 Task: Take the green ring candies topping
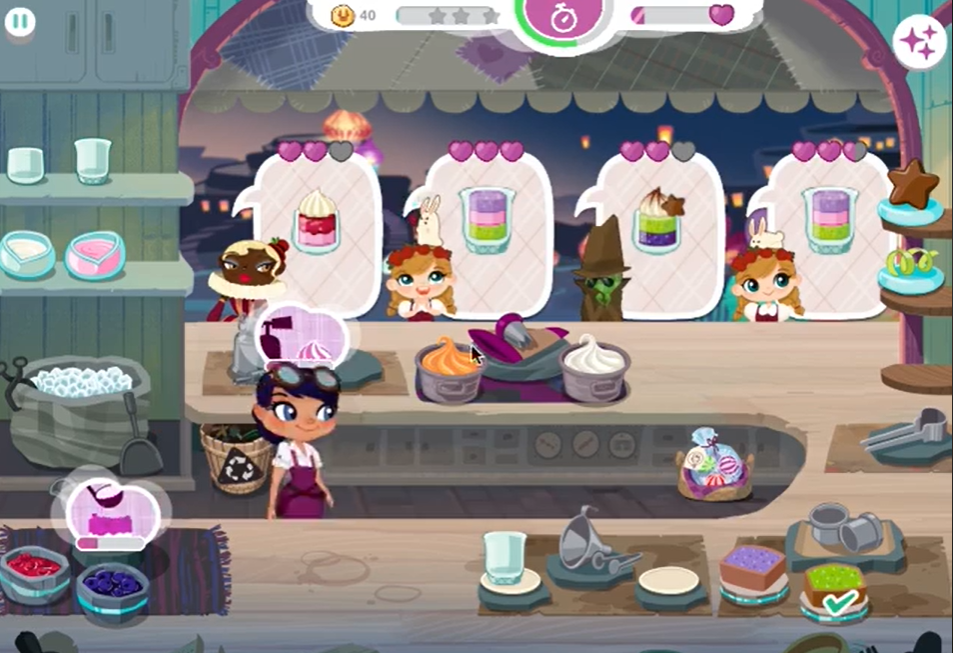click(x=911, y=266)
